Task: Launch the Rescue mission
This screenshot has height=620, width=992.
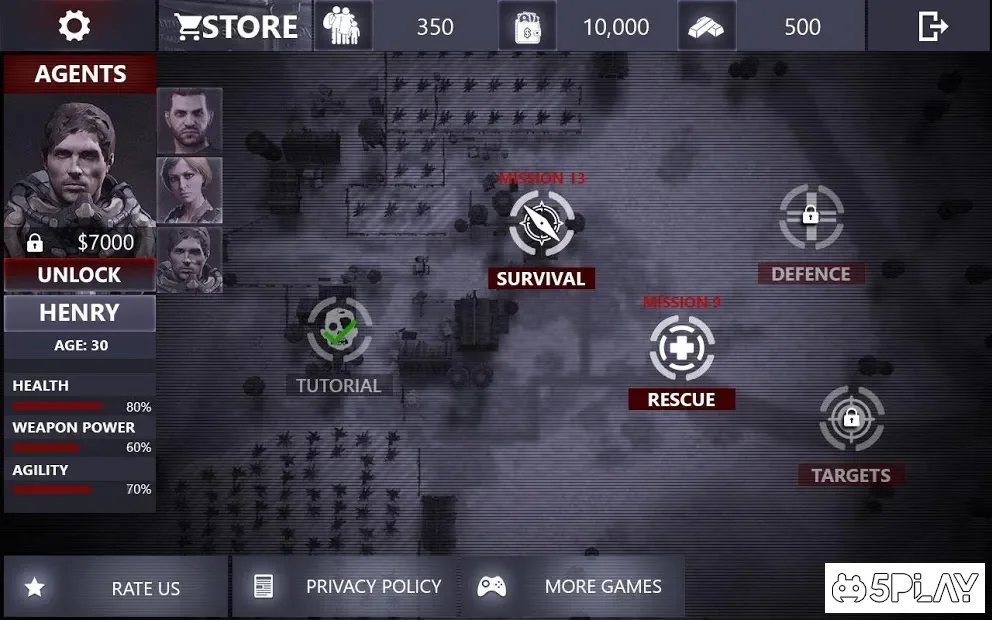Action: pyautogui.click(x=682, y=348)
